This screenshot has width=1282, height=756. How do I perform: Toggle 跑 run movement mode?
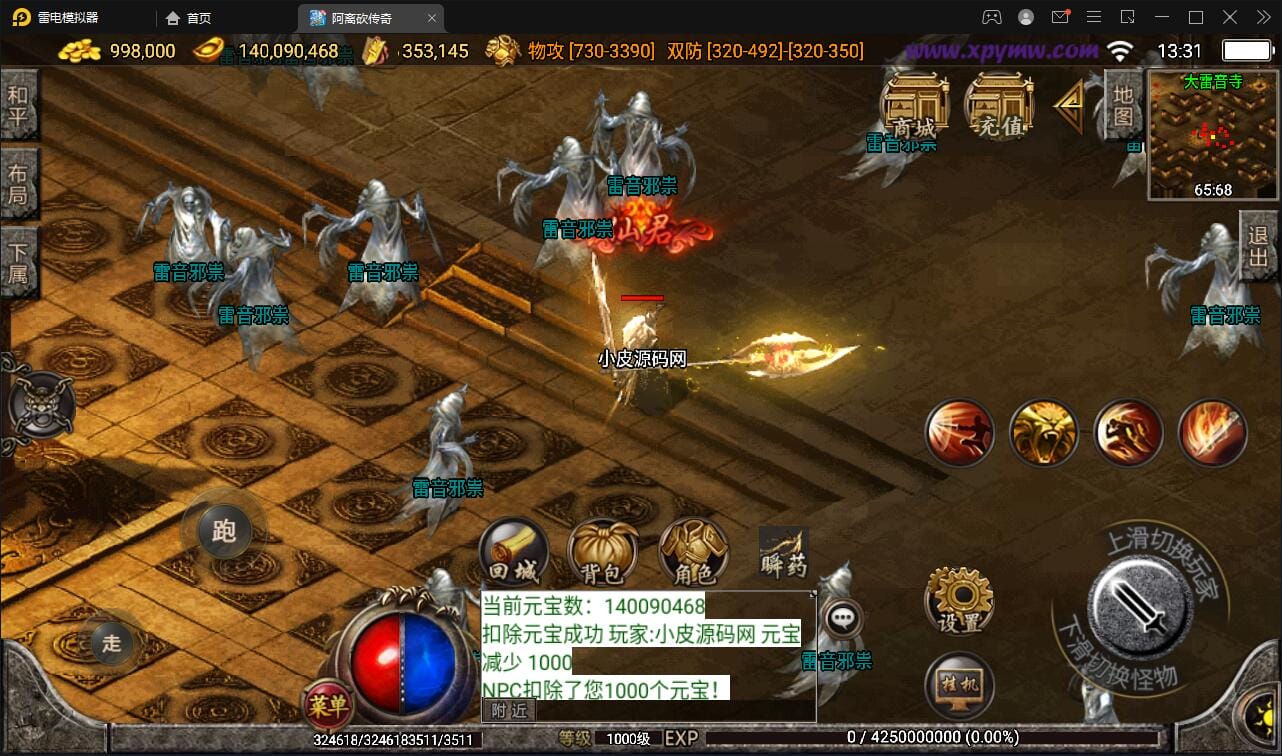tap(222, 533)
